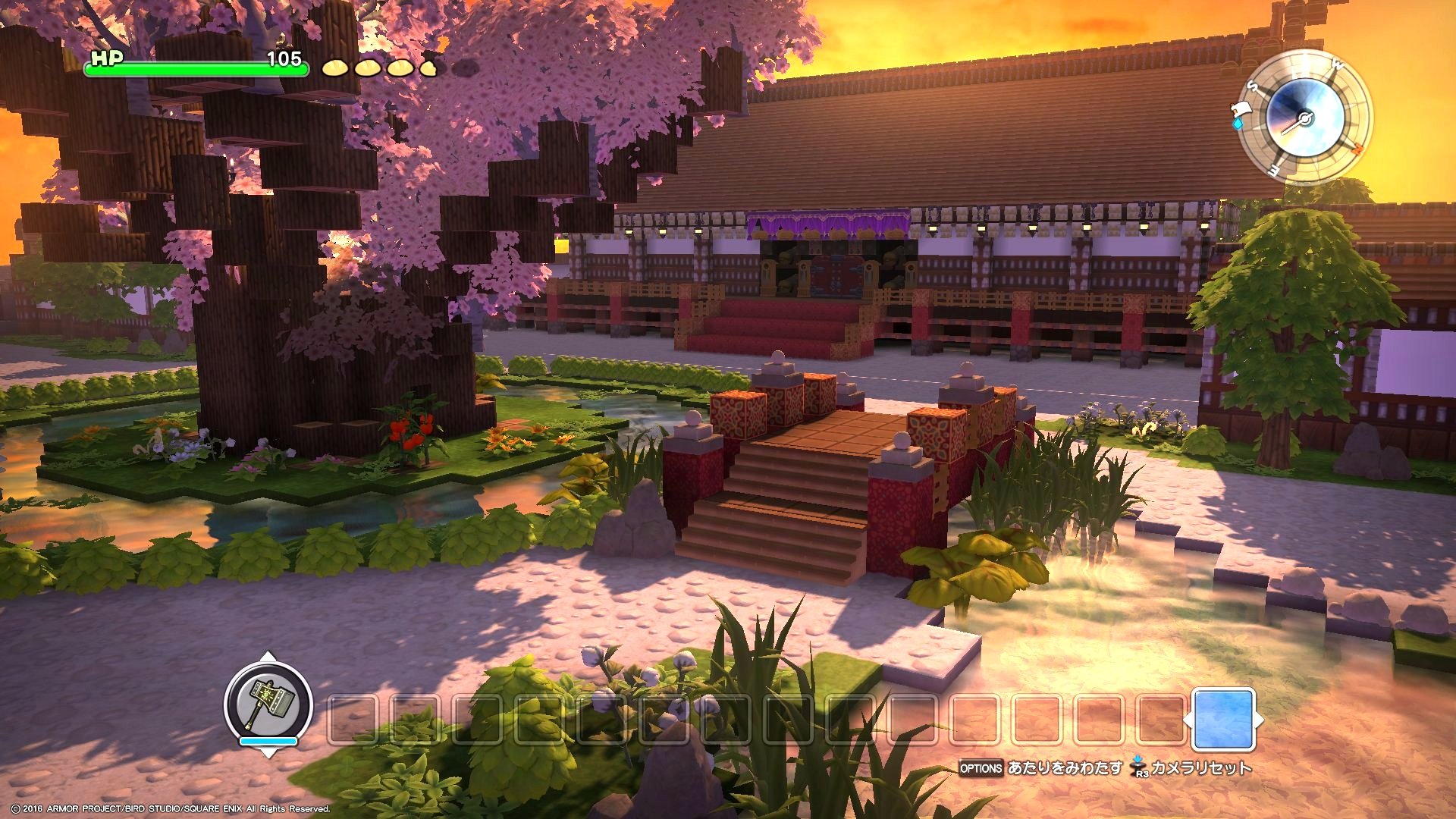1456x819 pixels.
Task: Click the OPTIONS button prompt label
Action: [x=982, y=767]
